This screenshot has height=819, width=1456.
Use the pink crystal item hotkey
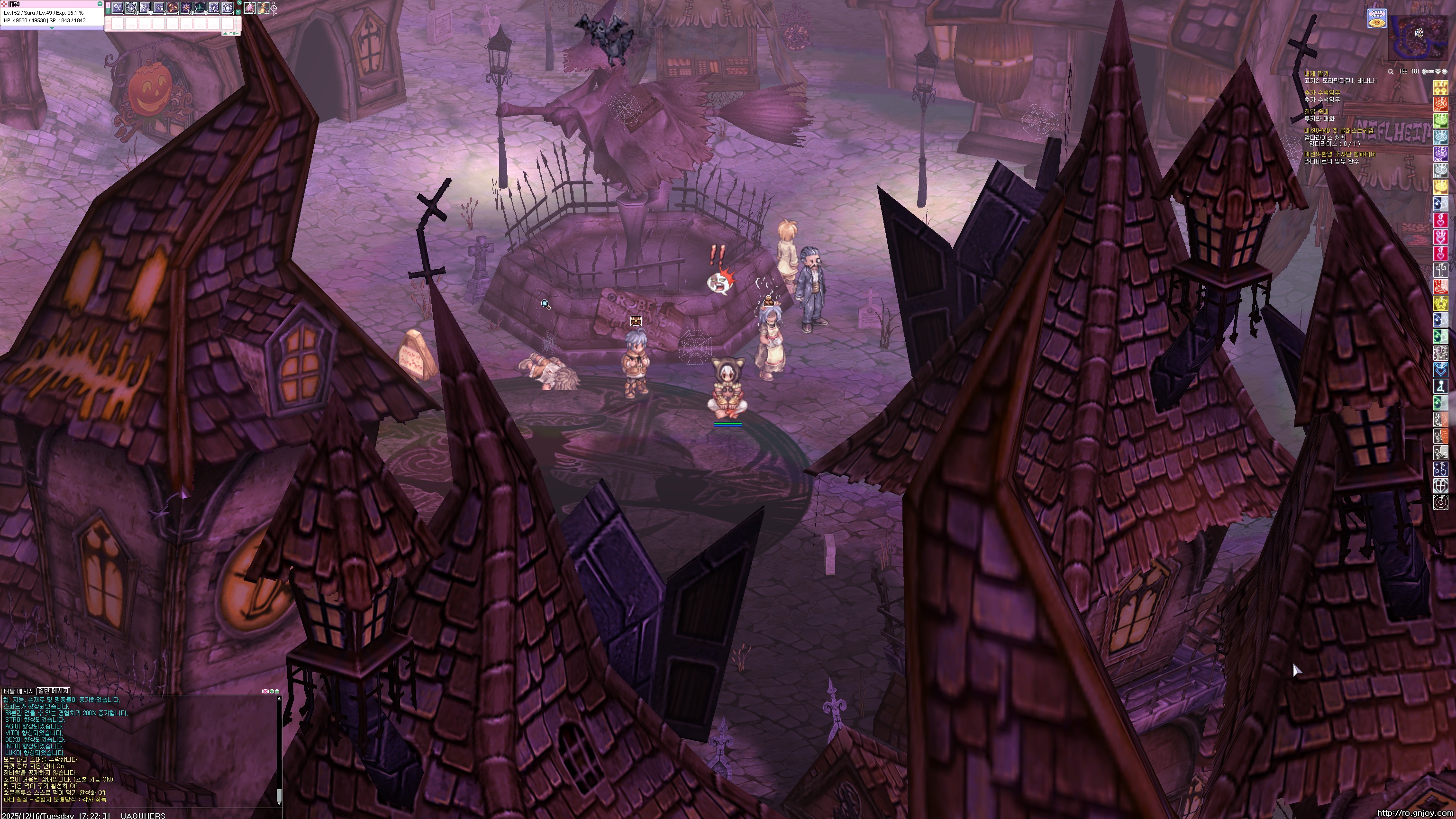[x=249, y=8]
